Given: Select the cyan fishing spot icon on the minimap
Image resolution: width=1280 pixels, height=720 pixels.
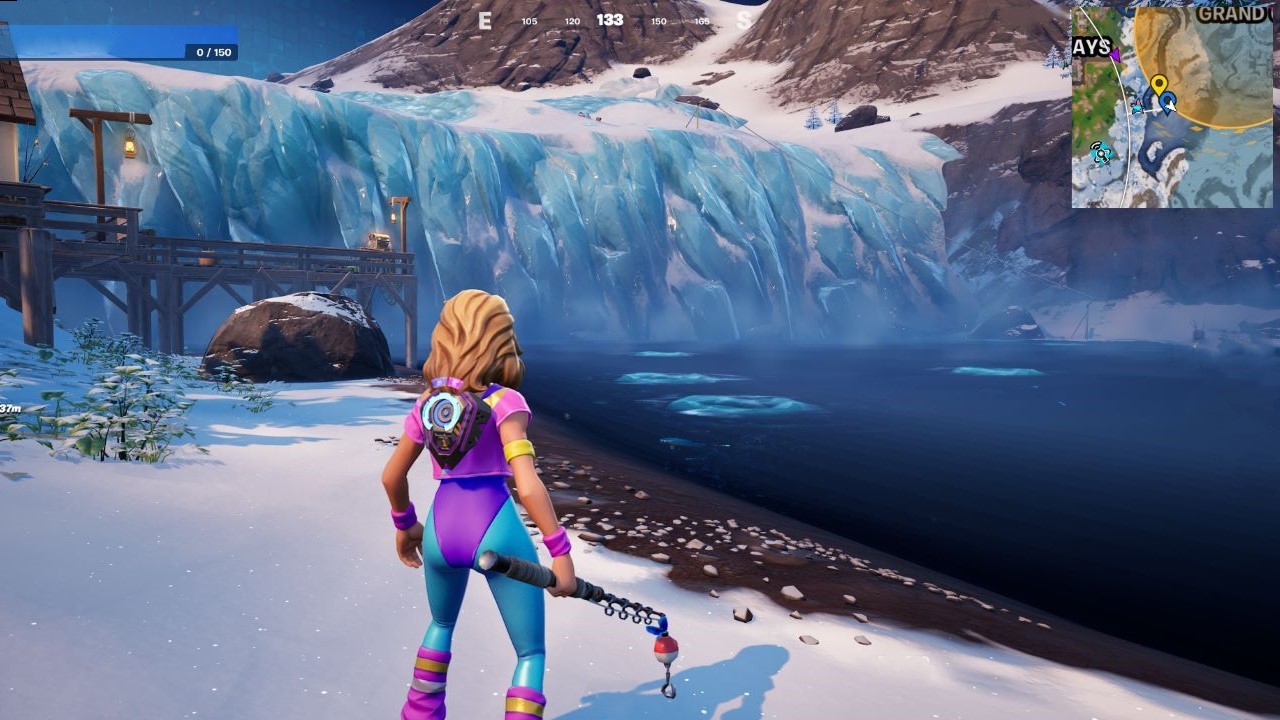Looking at the screenshot, I should [1137, 108].
